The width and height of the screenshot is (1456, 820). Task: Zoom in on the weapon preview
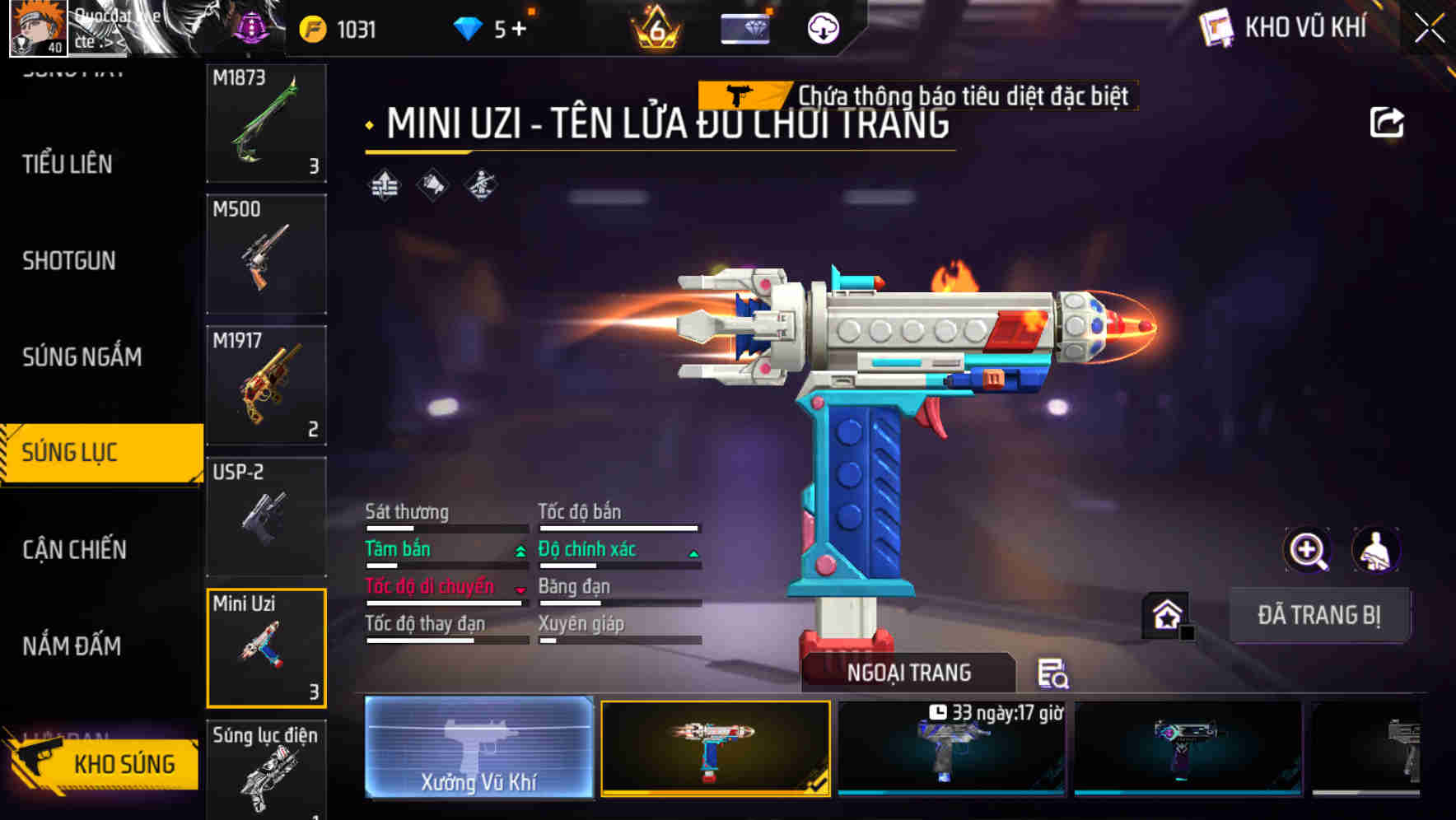pos(1308,550)
